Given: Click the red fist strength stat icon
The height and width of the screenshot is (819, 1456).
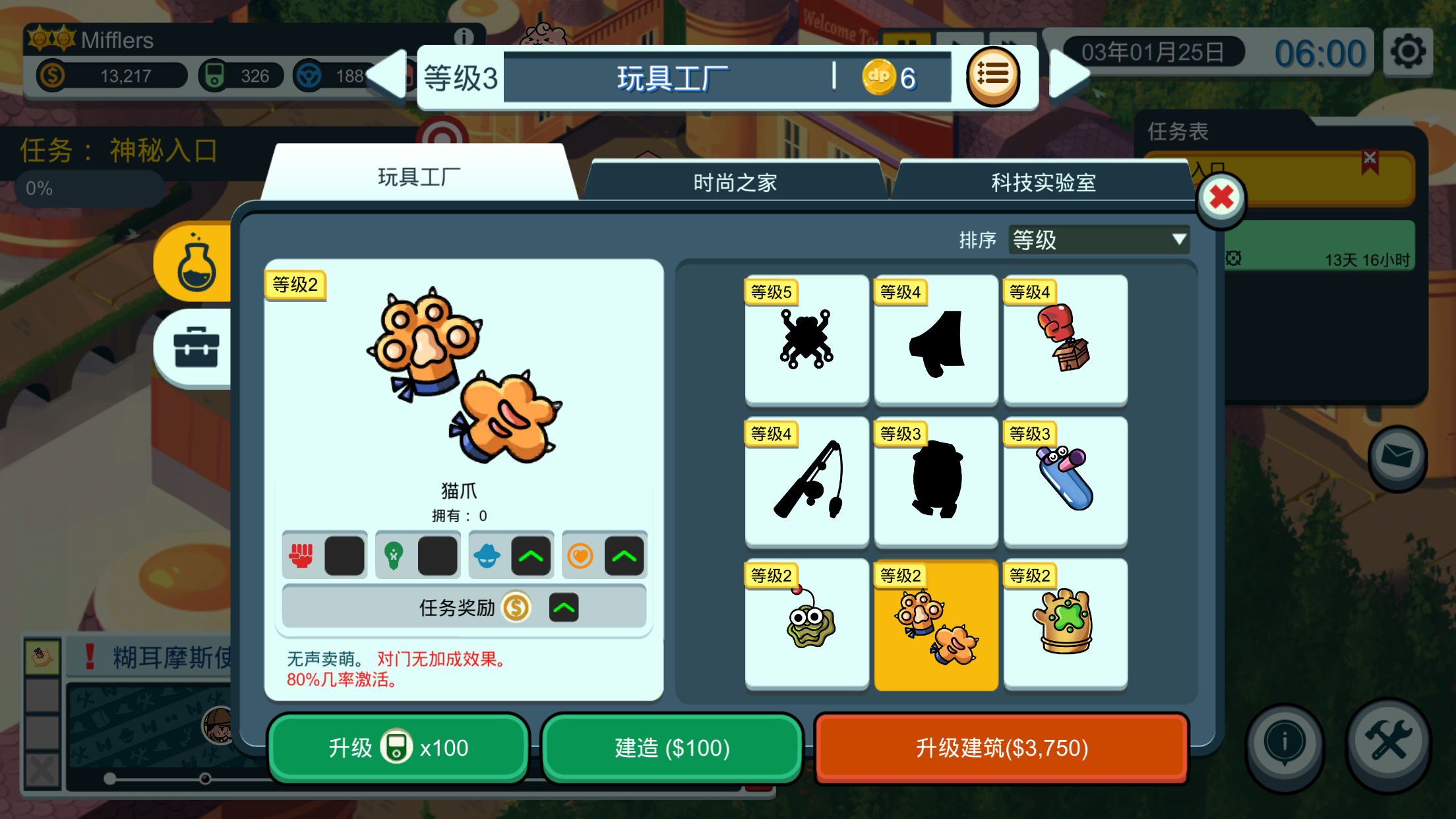Looking at the screenshot, I should click(302, 555).
